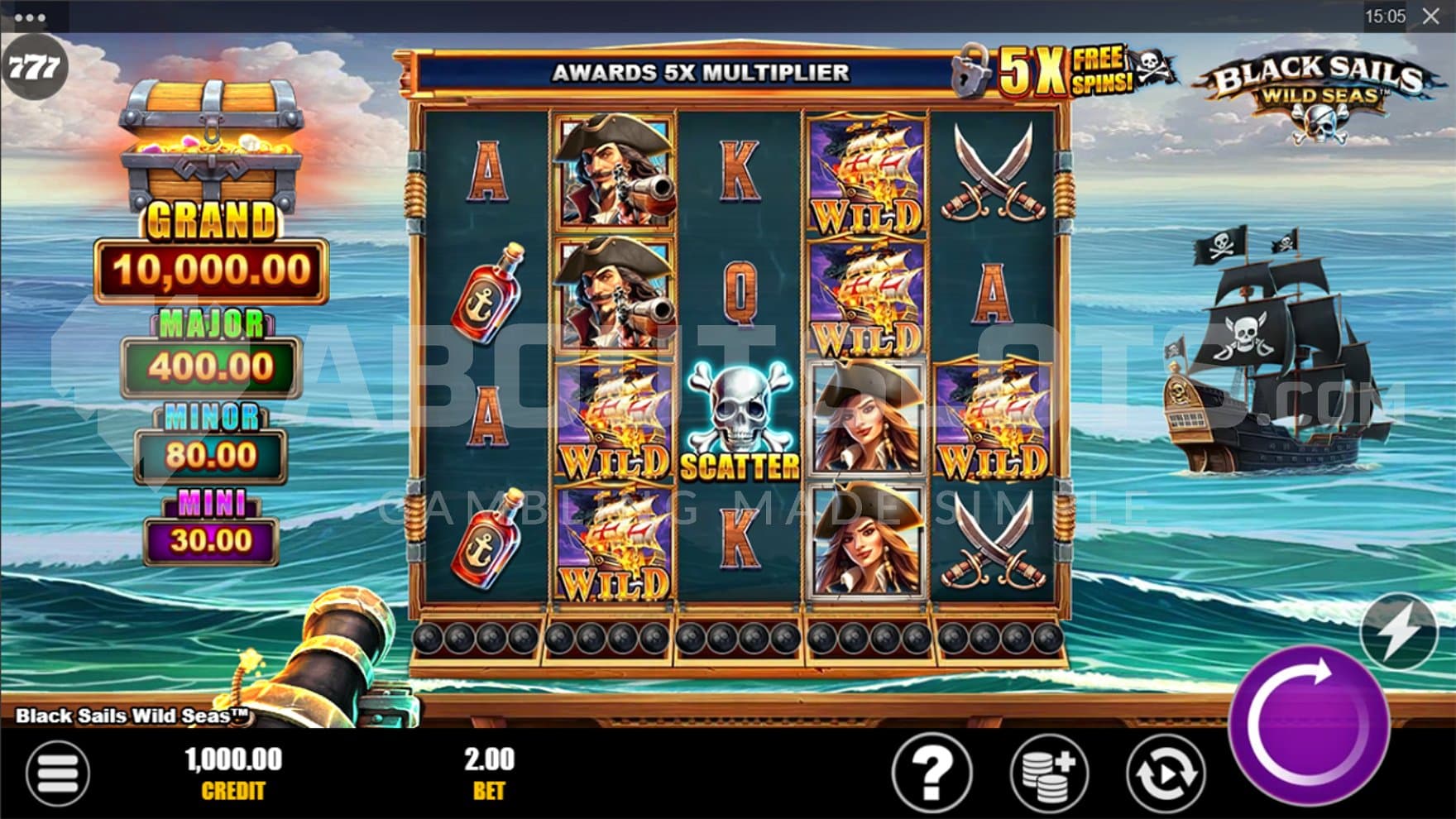Open the help question mark screen
Image resolution: width=1456 pixels, height=819 pixels.
click(x=932, y=773)
